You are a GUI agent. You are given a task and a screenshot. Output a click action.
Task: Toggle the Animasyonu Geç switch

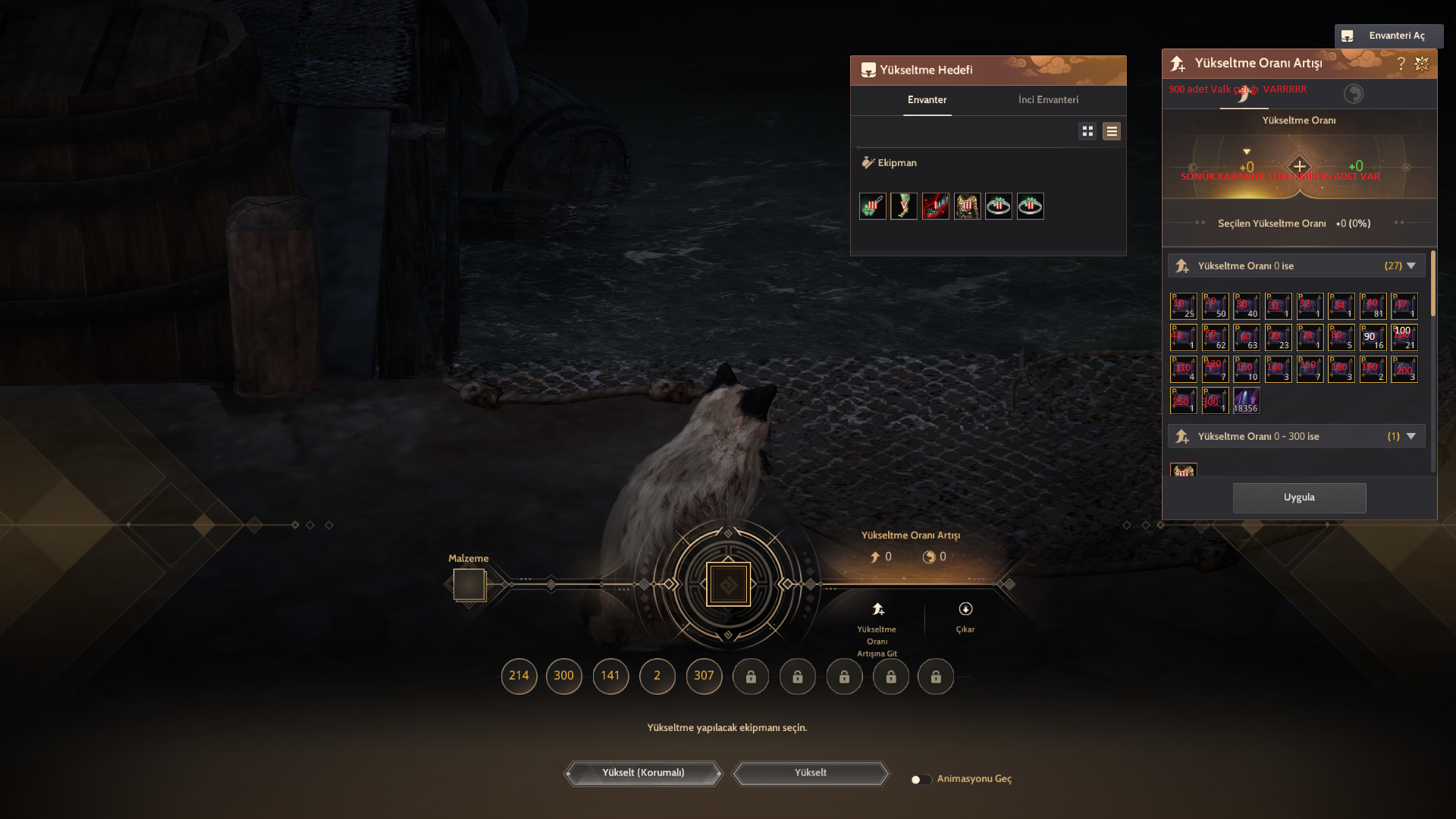pos(920,780)
